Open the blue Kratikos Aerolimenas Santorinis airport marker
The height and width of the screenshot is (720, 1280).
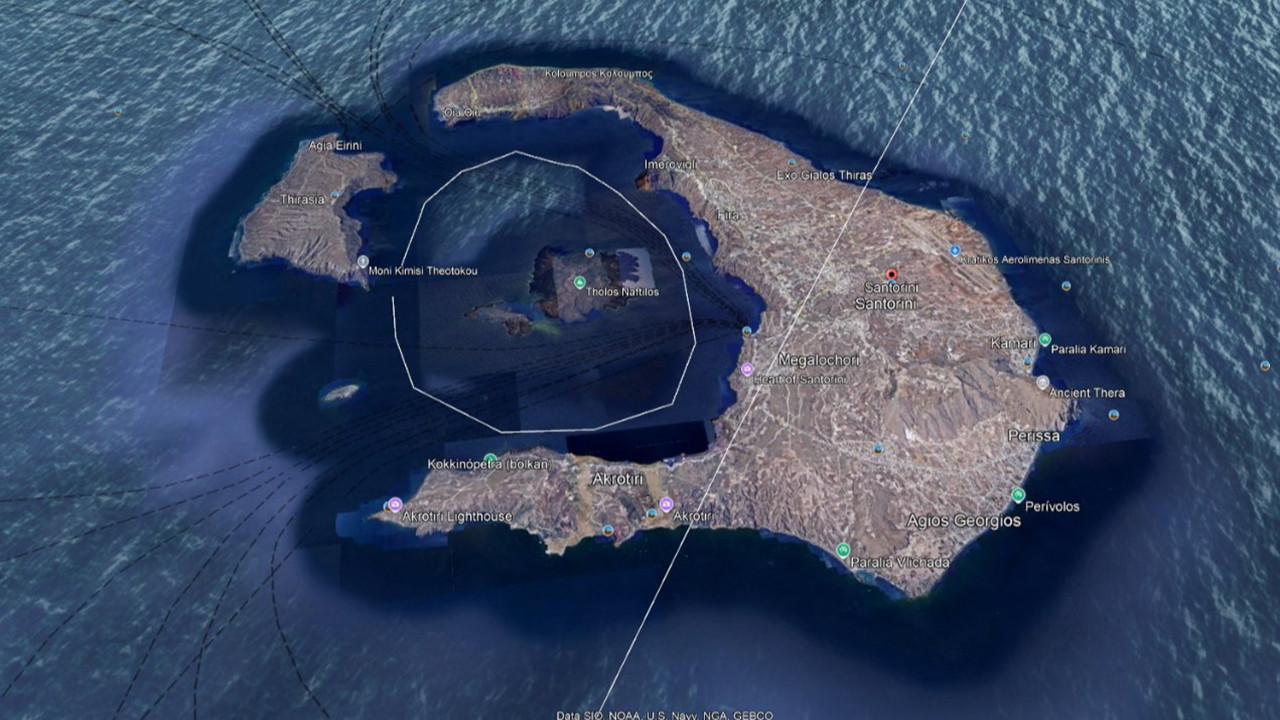pyautogui.click(x=954, y=250)
